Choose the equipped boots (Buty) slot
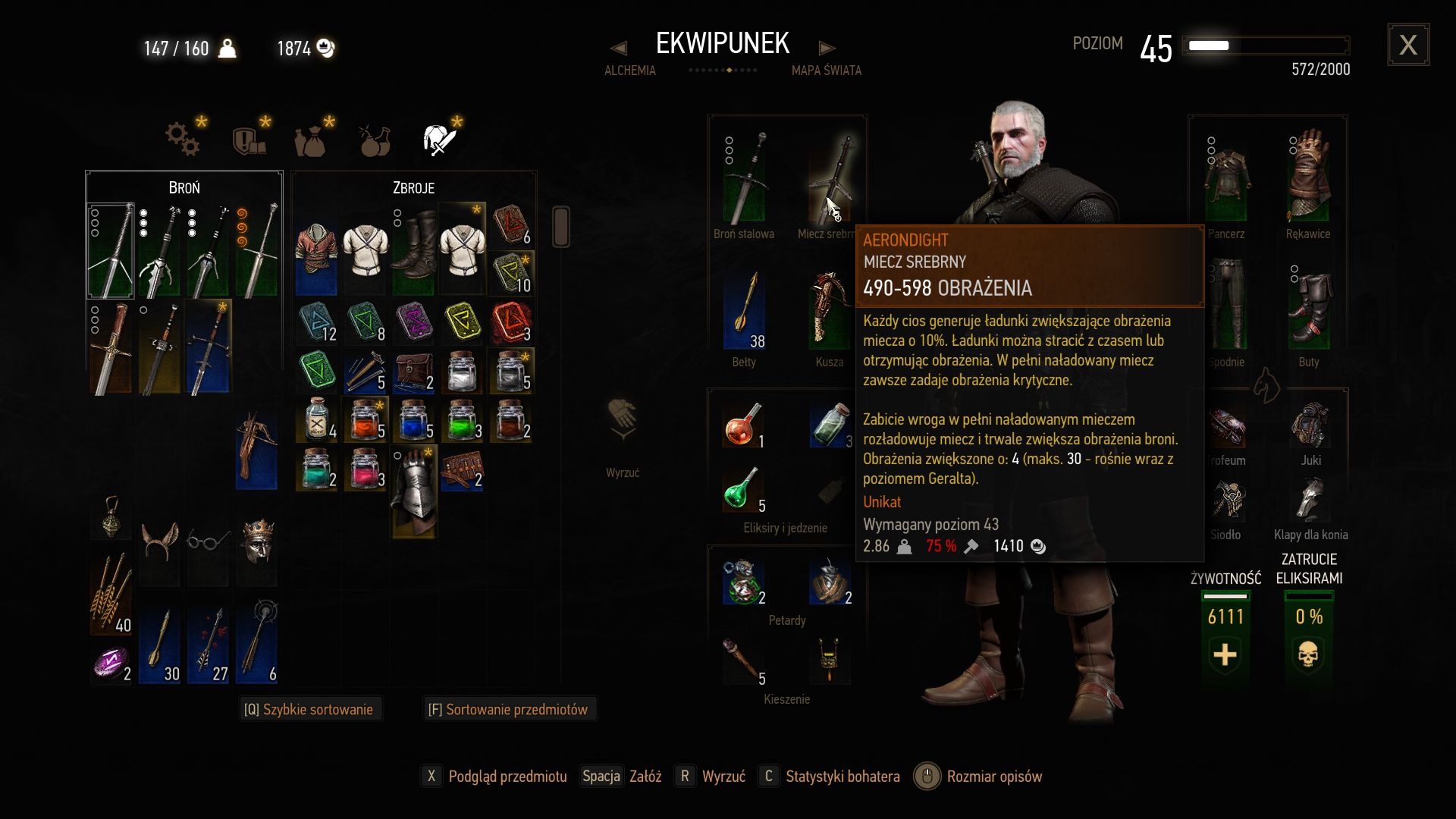The width and height of the screenshot is (1456, 819). [x=1308, y=307]
